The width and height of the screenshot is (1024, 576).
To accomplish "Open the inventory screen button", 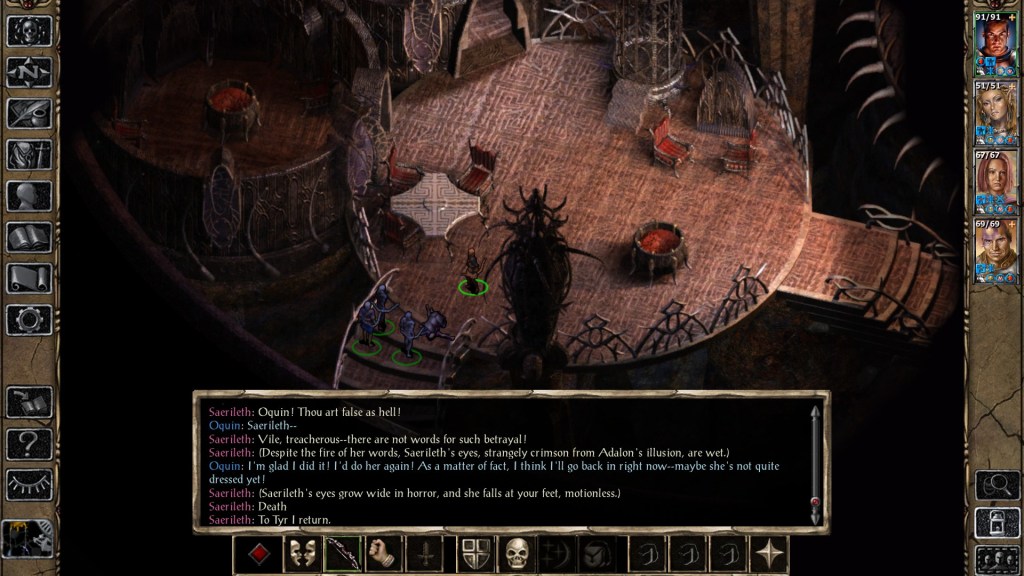I will (x=29, y=154).
